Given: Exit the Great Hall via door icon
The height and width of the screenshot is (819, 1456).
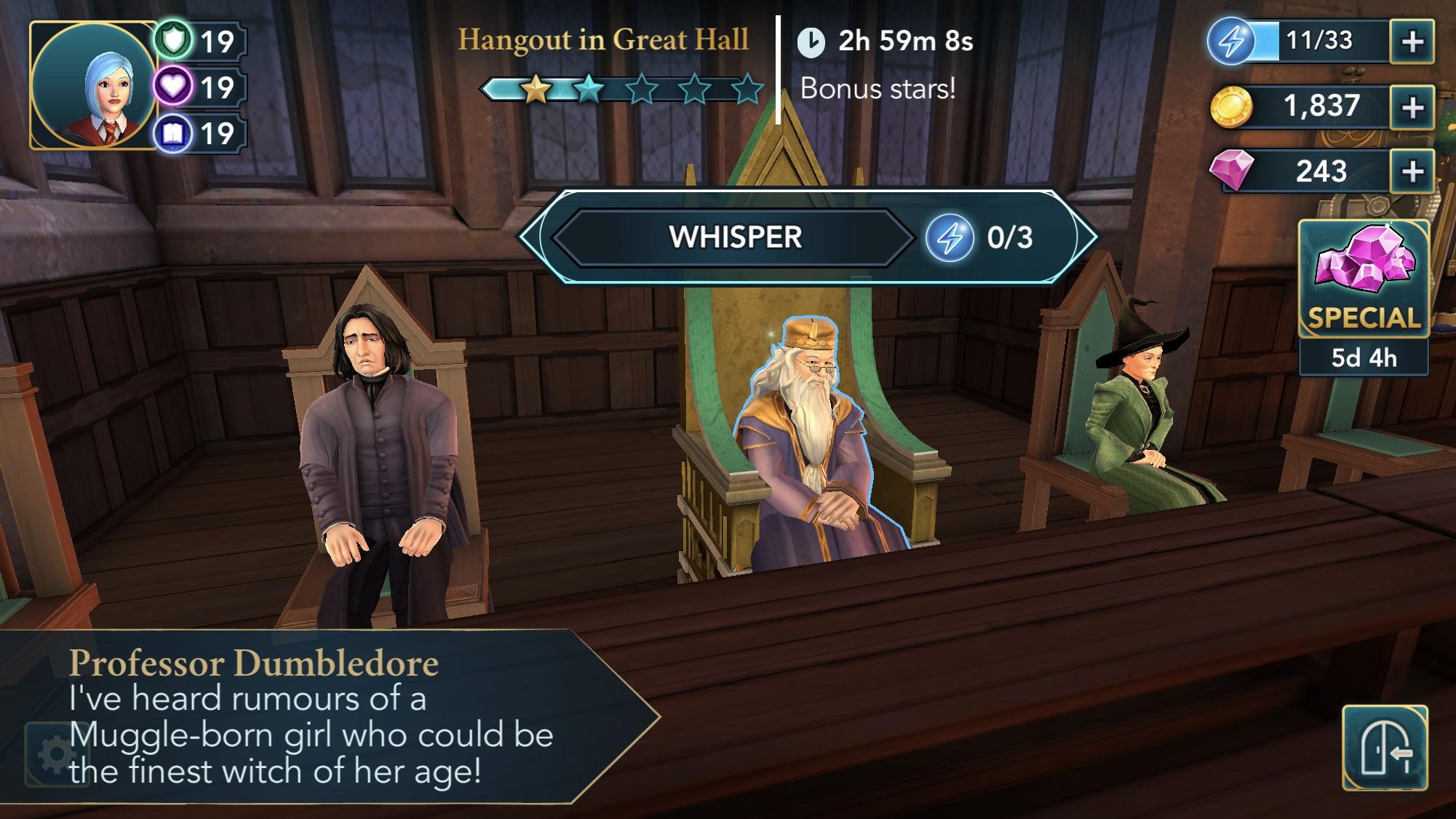Looking at the screenshot, I should (x=1385, y=748).
